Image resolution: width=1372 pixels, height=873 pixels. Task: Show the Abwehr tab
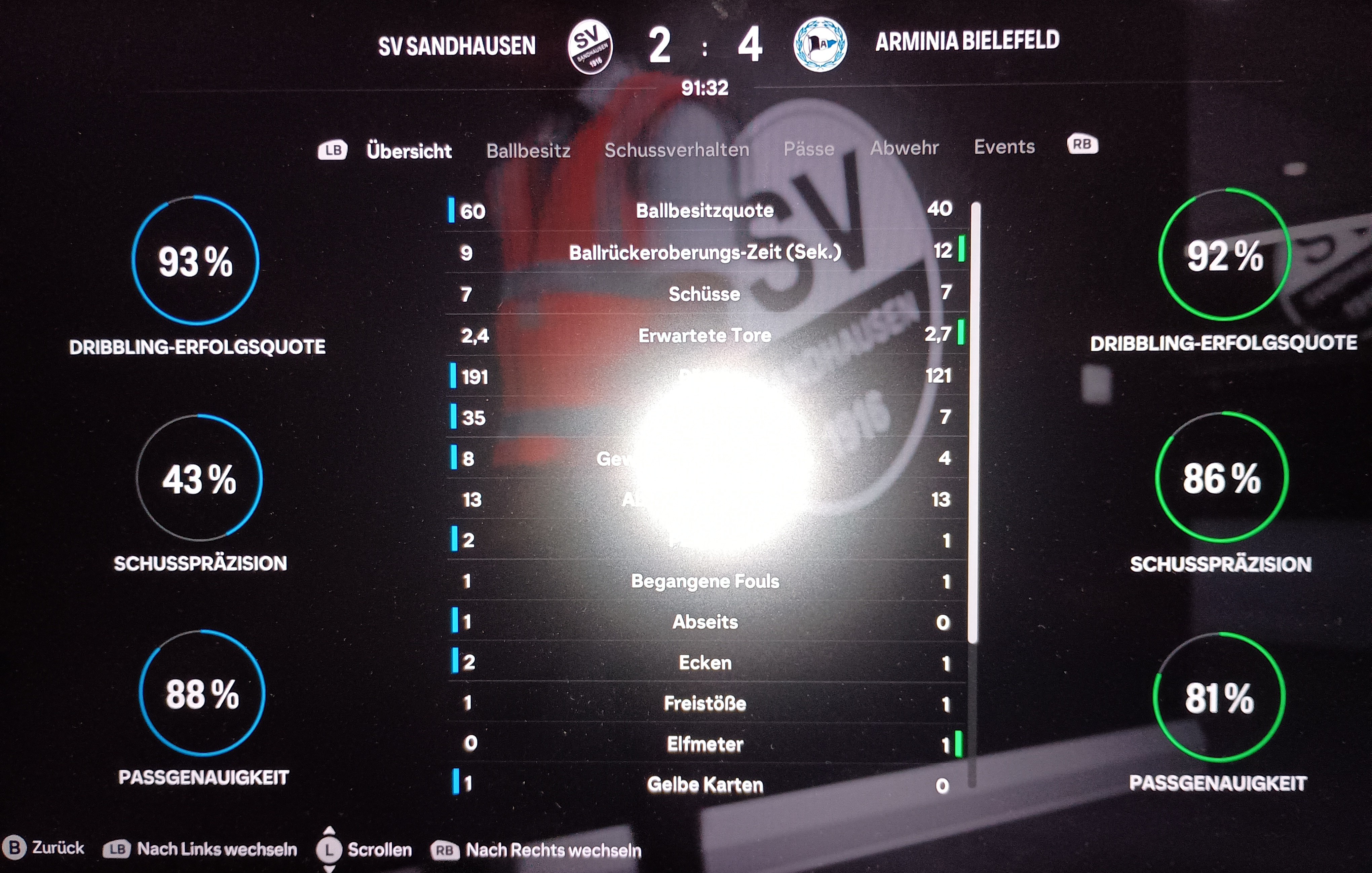904,148
